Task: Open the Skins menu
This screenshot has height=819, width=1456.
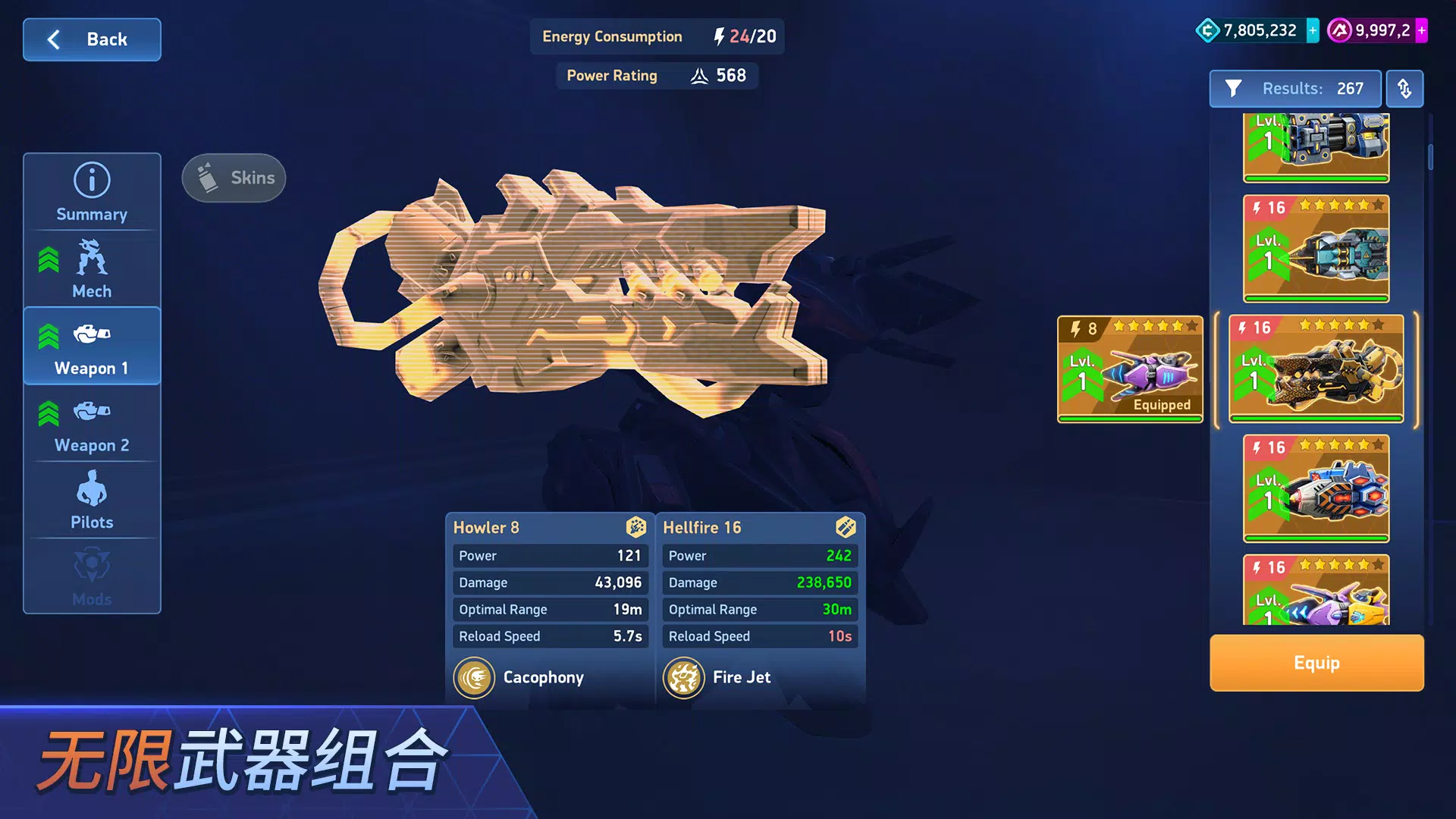Action: pyautogui.click(x=233, y=177)
